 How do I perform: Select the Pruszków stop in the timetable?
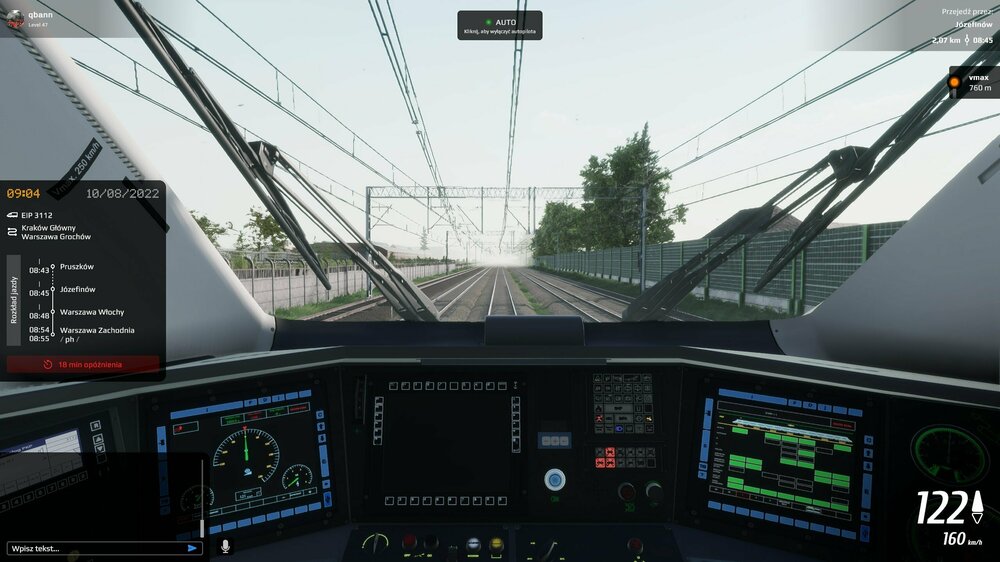point(76,267)
